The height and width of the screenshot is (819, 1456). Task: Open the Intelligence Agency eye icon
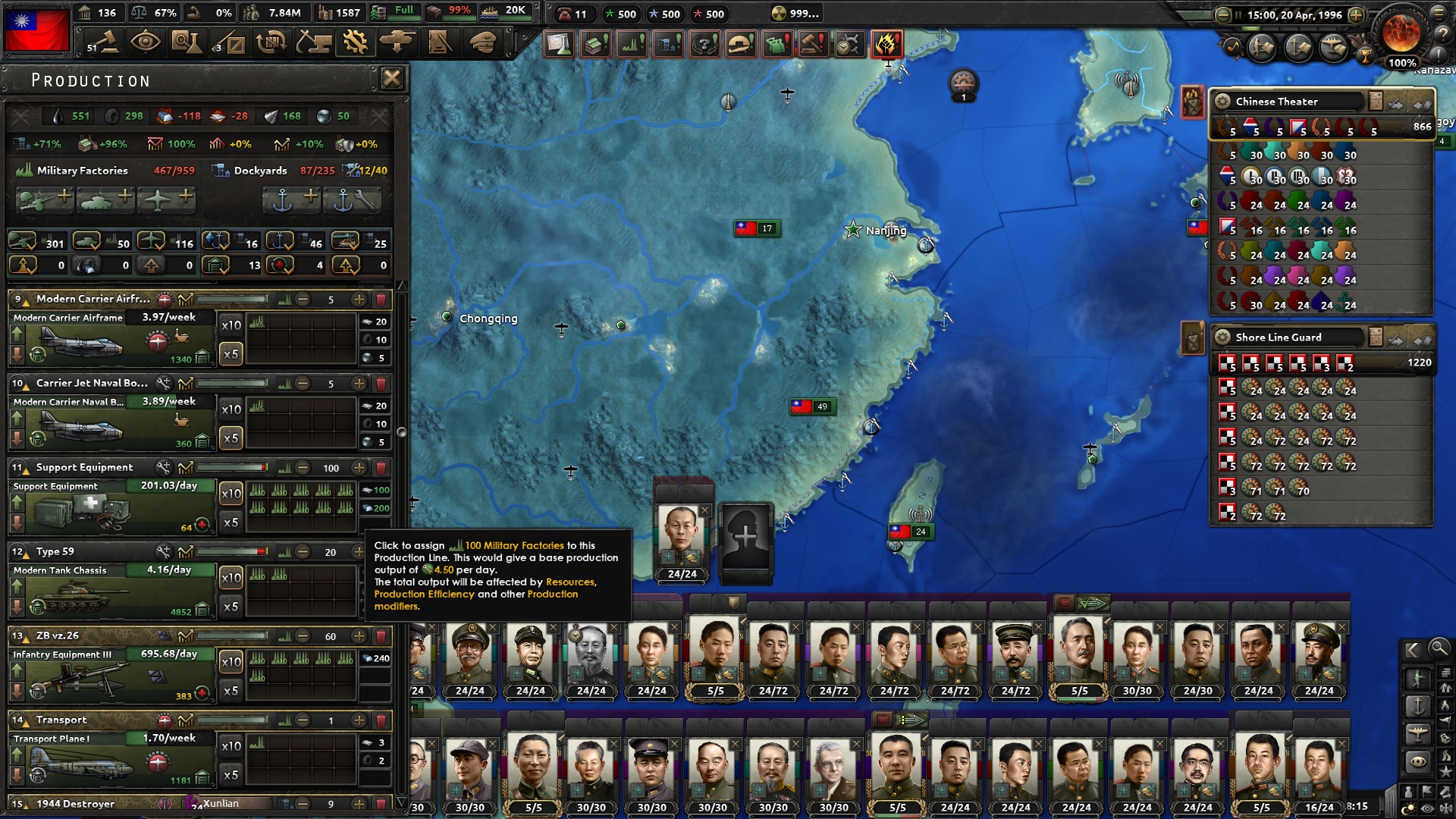click(146, 43)
